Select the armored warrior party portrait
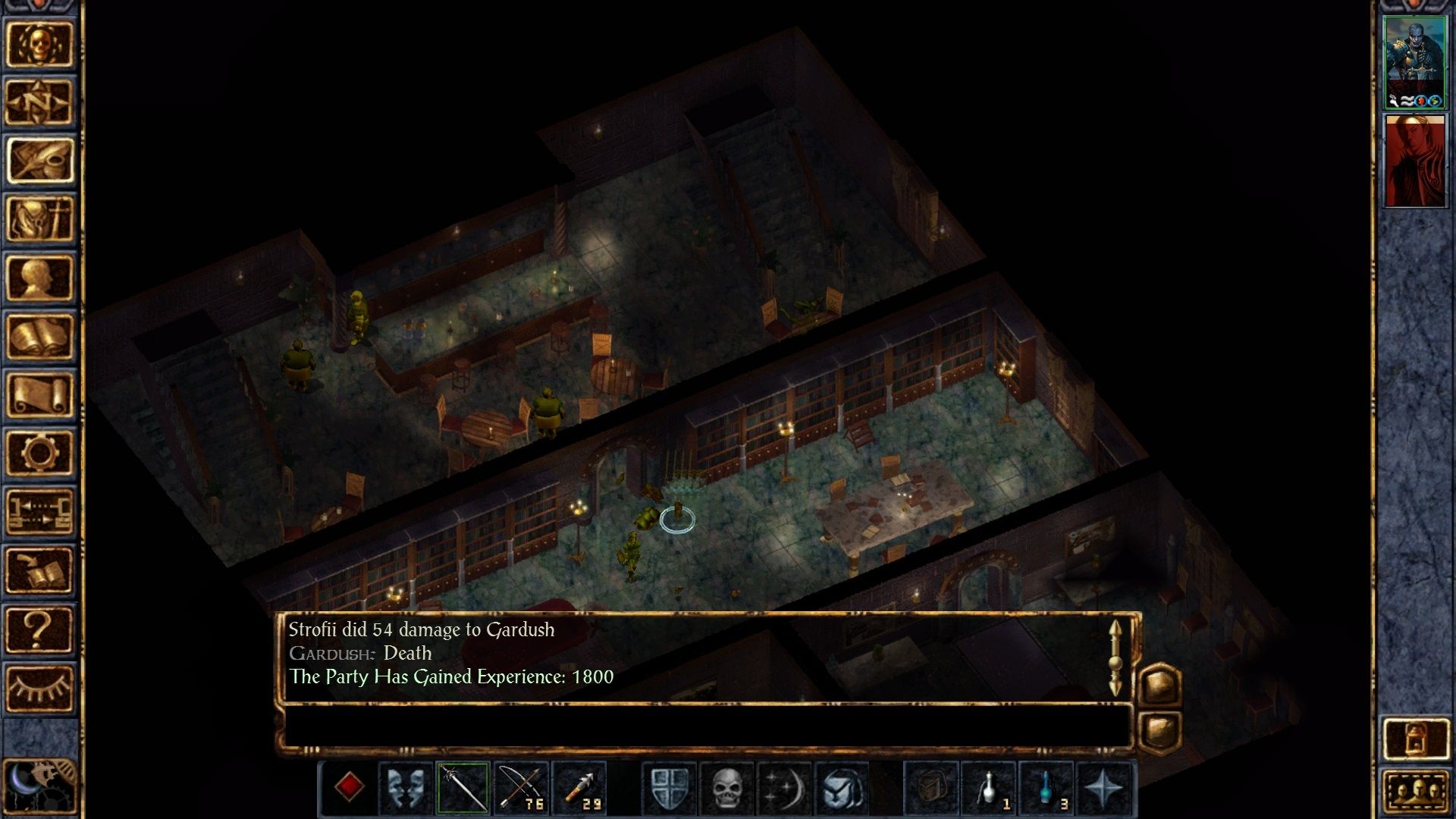Viewport: 1456px width, 819px height. (x=1414, y=64)
